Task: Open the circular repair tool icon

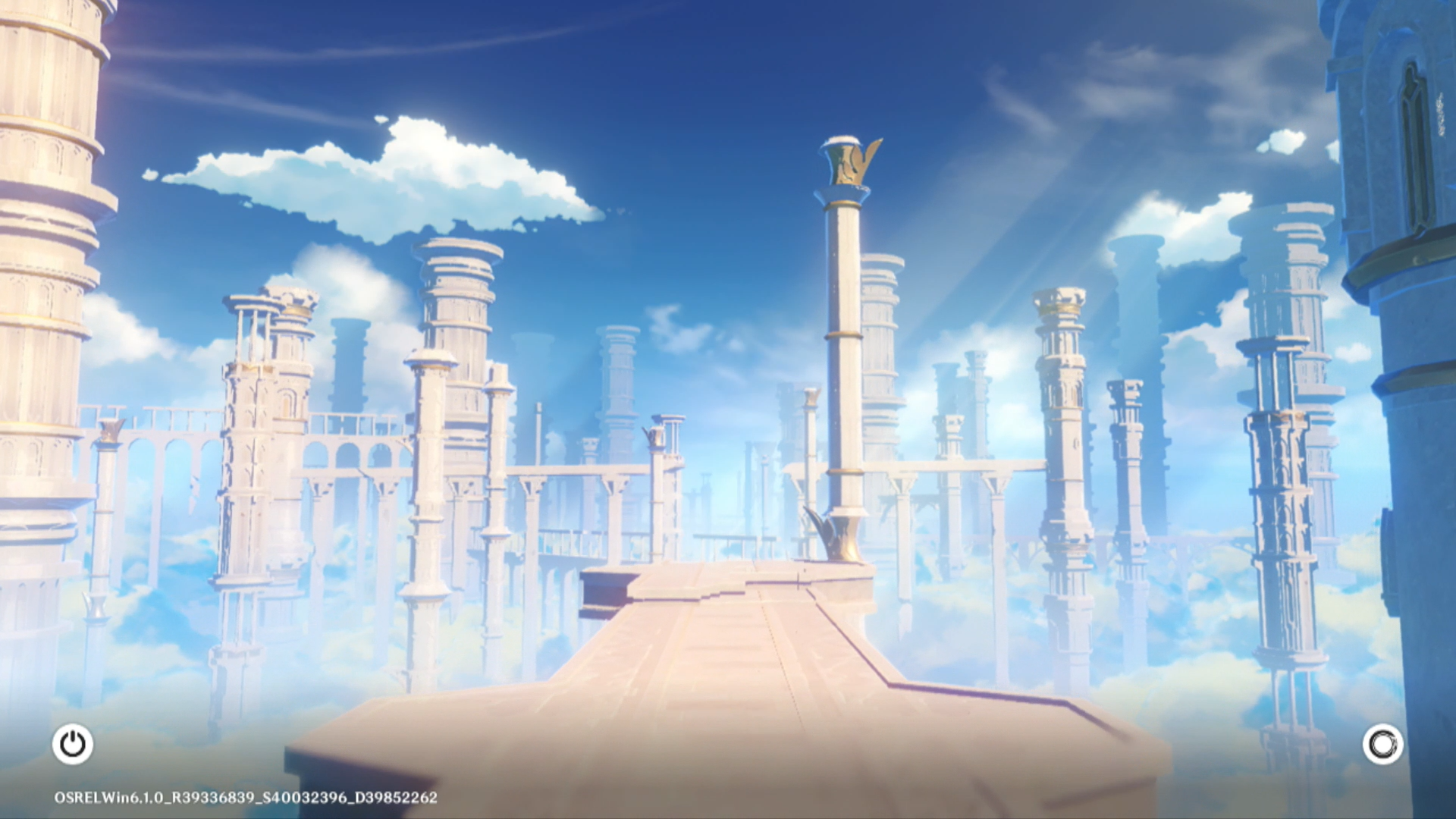Action: point(1382,744)
